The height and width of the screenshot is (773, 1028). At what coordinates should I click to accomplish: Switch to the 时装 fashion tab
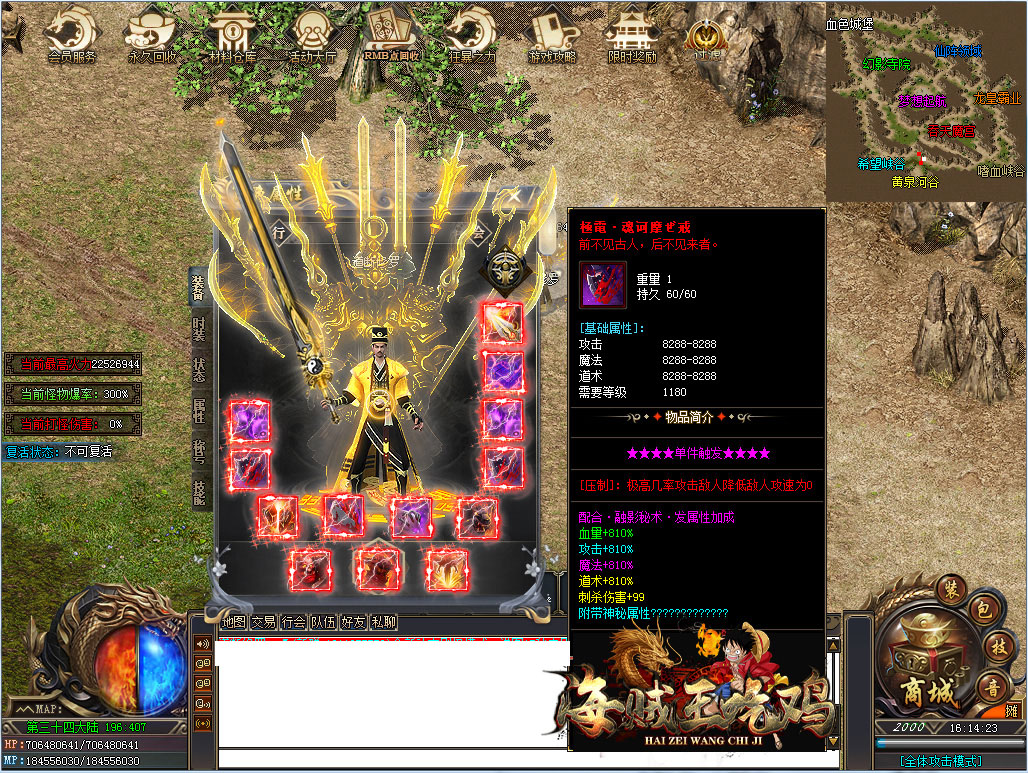point(199,330)
